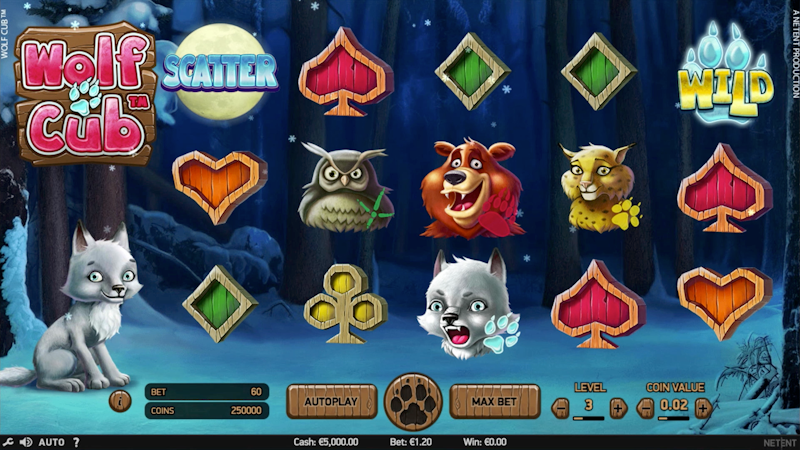Toggle the sound speaker icon
This screenshot has width=800, height=450.
pos(25,442)
